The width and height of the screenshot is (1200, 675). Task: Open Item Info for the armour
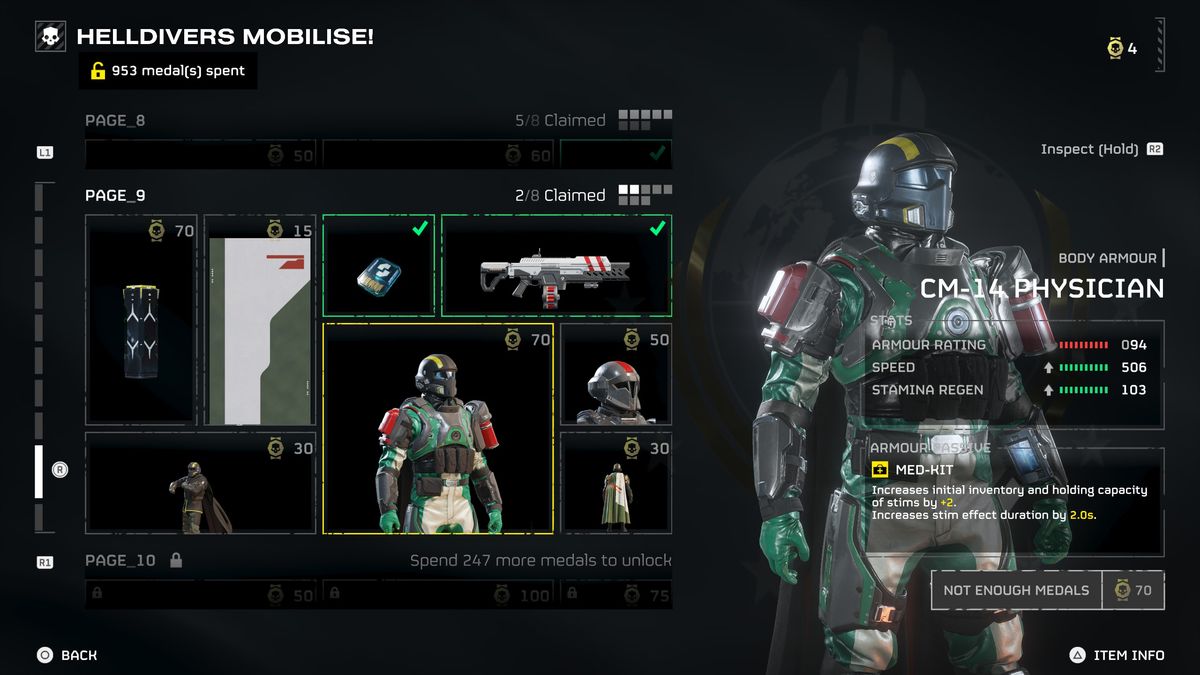(x=1119, y=655)
